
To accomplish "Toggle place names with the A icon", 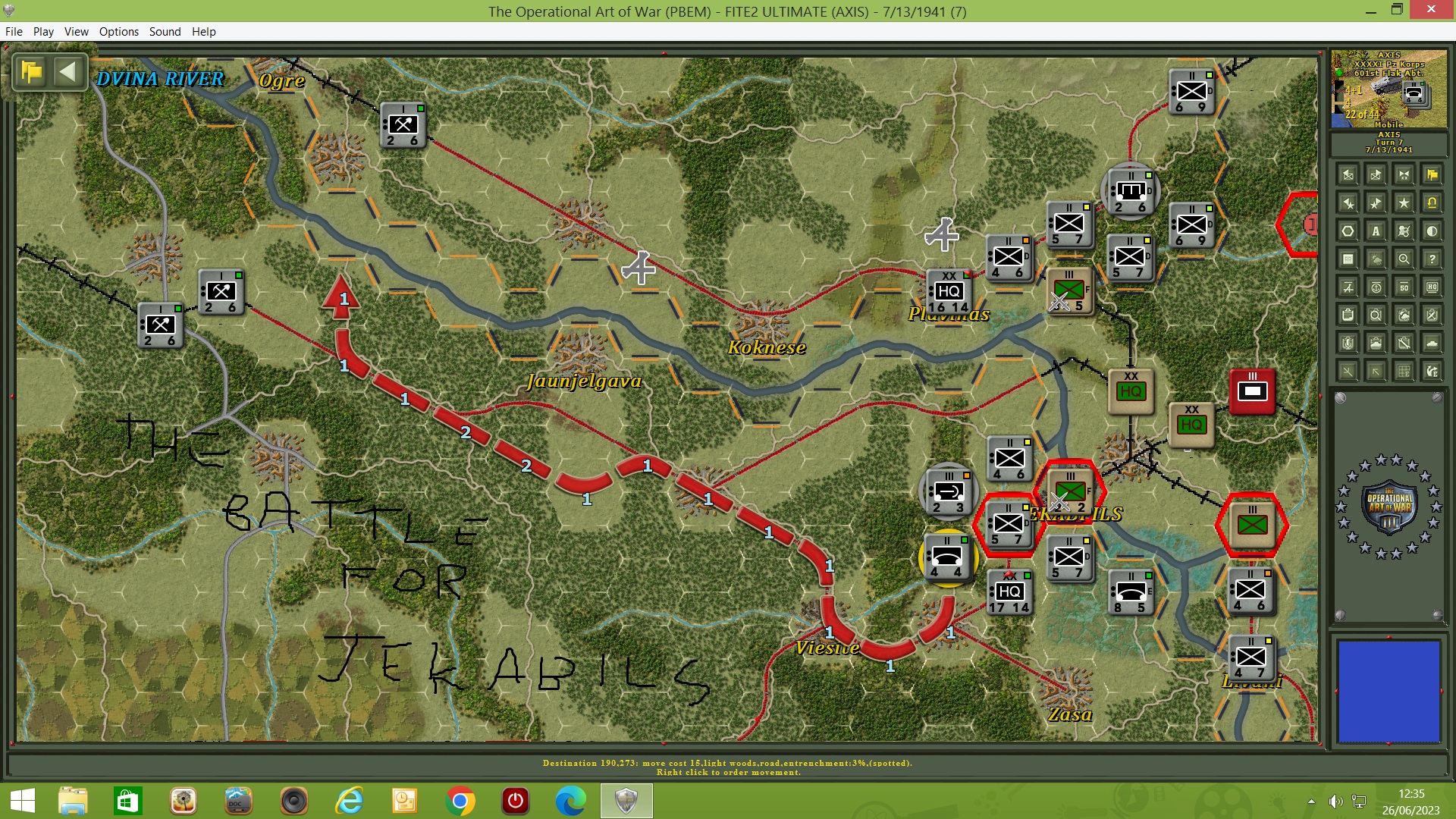I will (x=1376, y=231).
